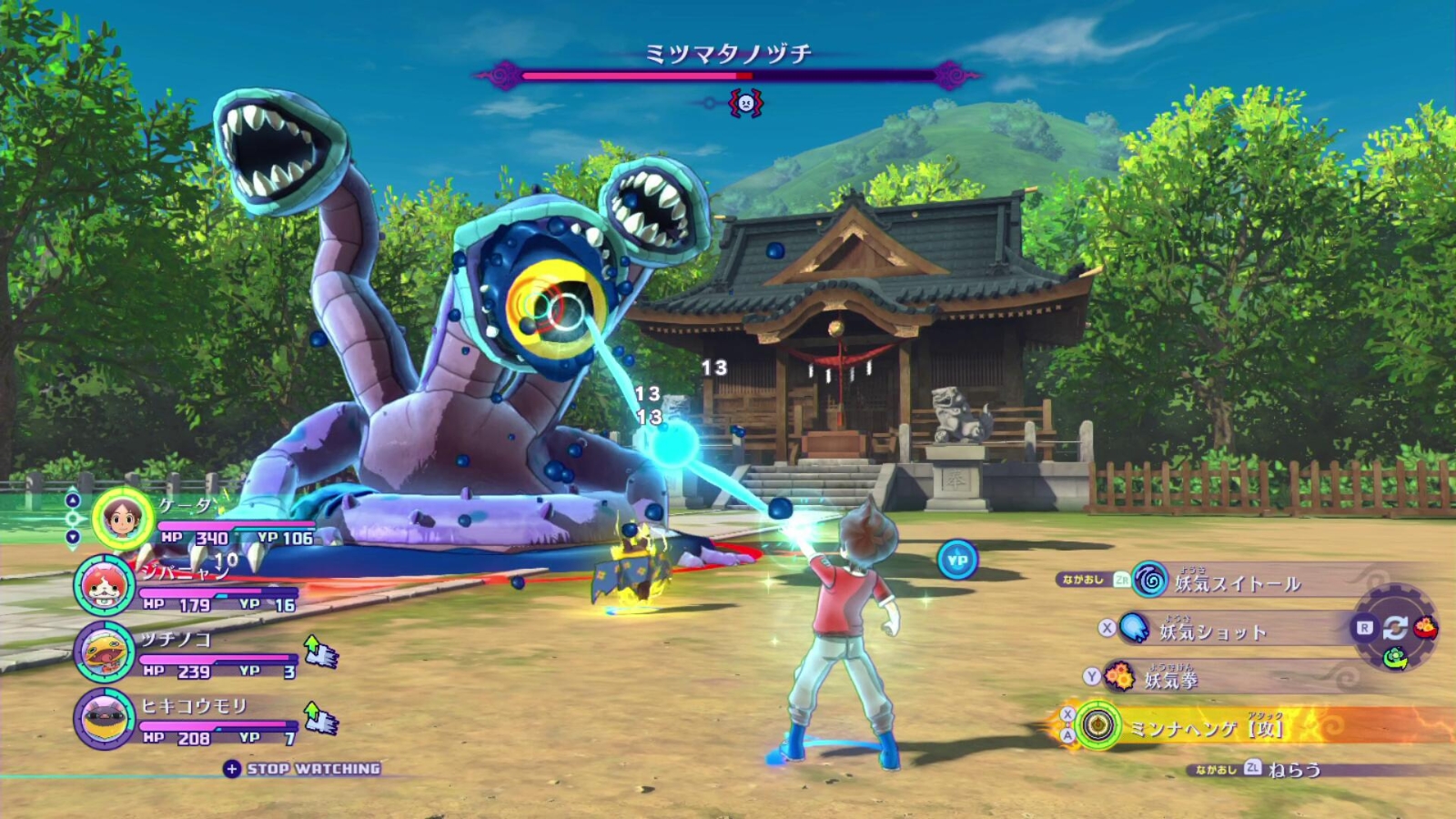
Task: Choose Jibanyan's red cat portrait
Action: 105,585
